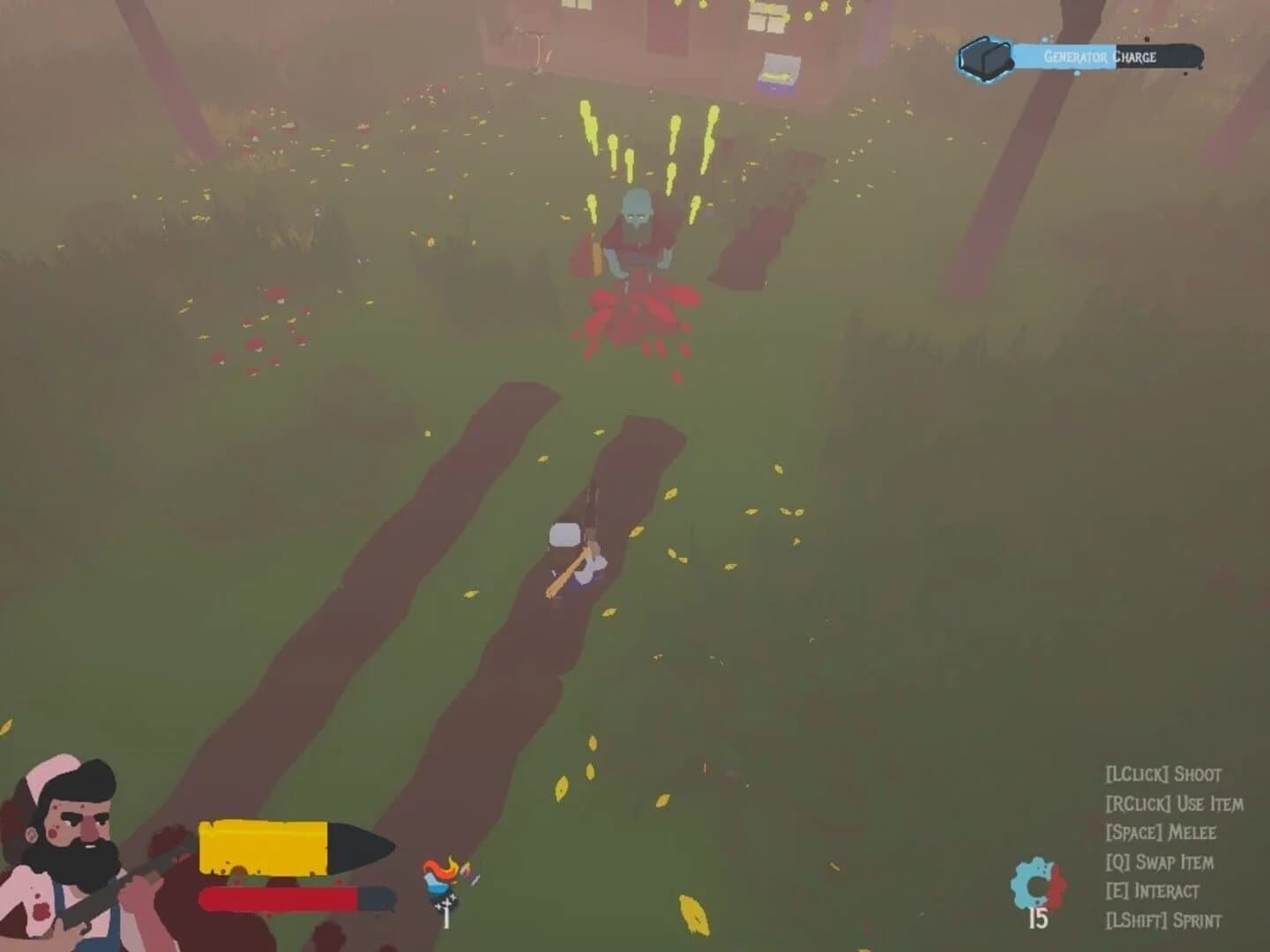1270x952 pixels.
Task: Click the [Space] Melee control hint
Action: [1160, 832]
